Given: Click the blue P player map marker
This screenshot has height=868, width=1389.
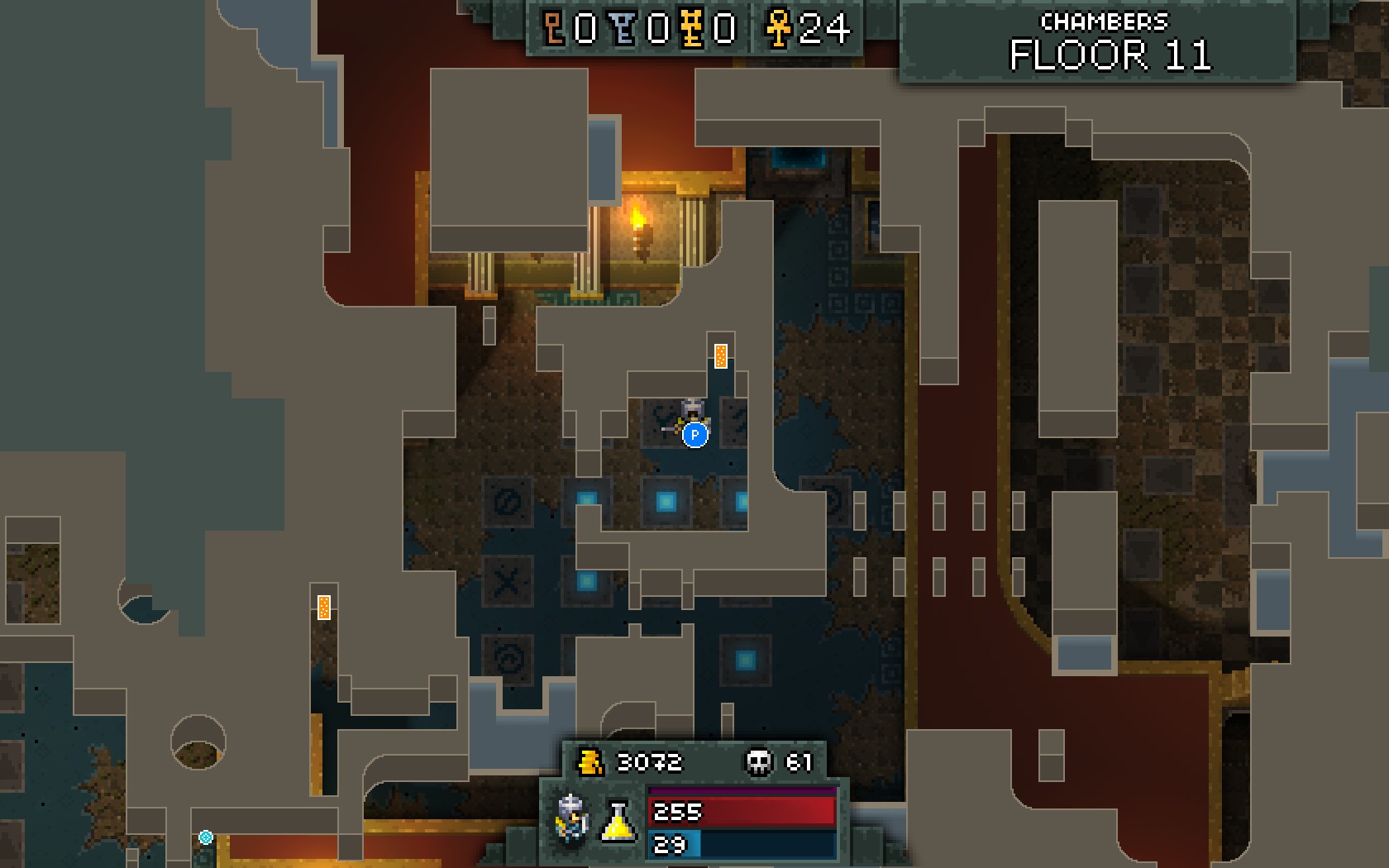Looking at the screenshot, I should click(x=695, y=434).
